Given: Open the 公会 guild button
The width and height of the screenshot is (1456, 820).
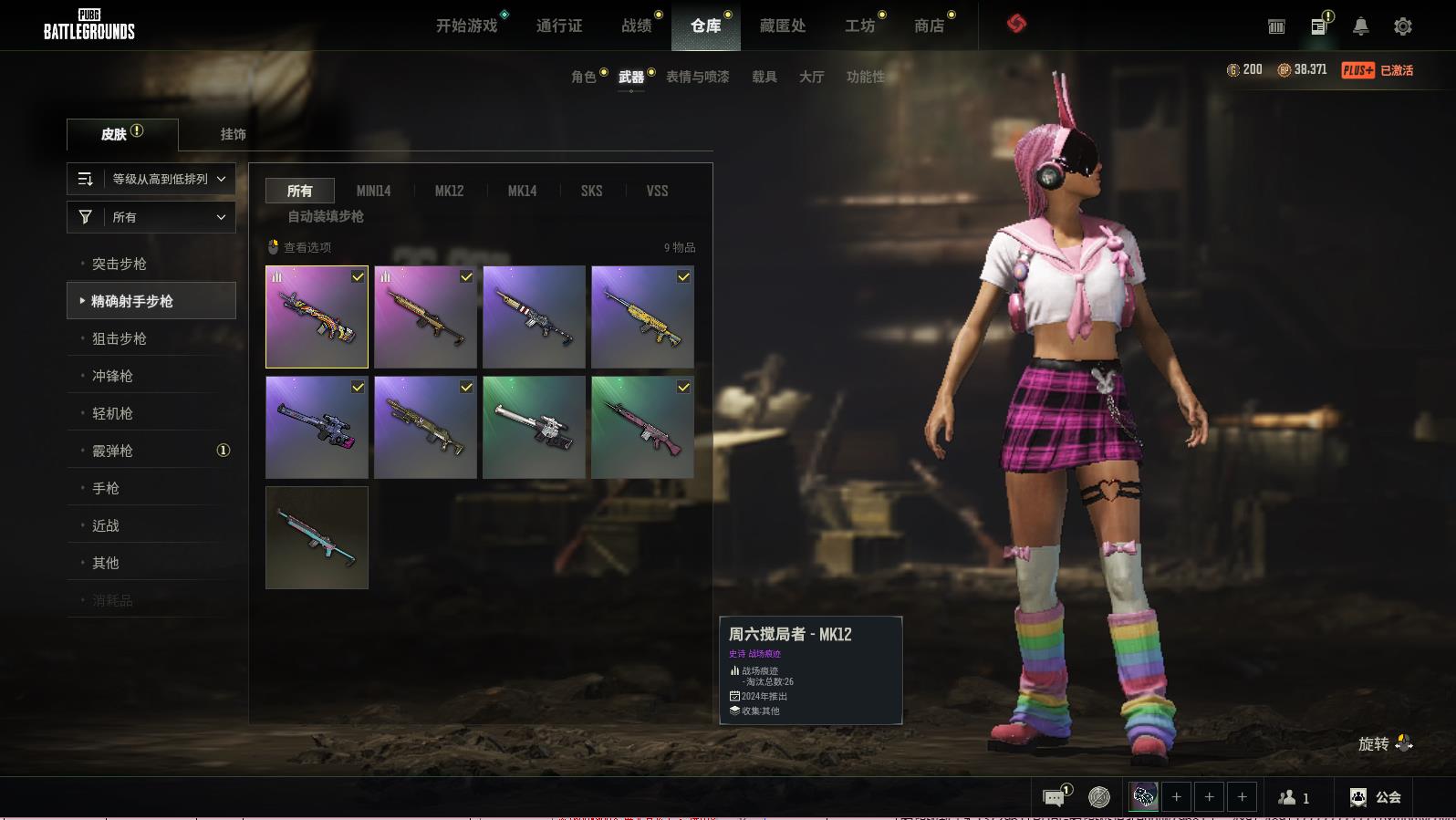Looking at the screenshot, I should pos(1376,797).
